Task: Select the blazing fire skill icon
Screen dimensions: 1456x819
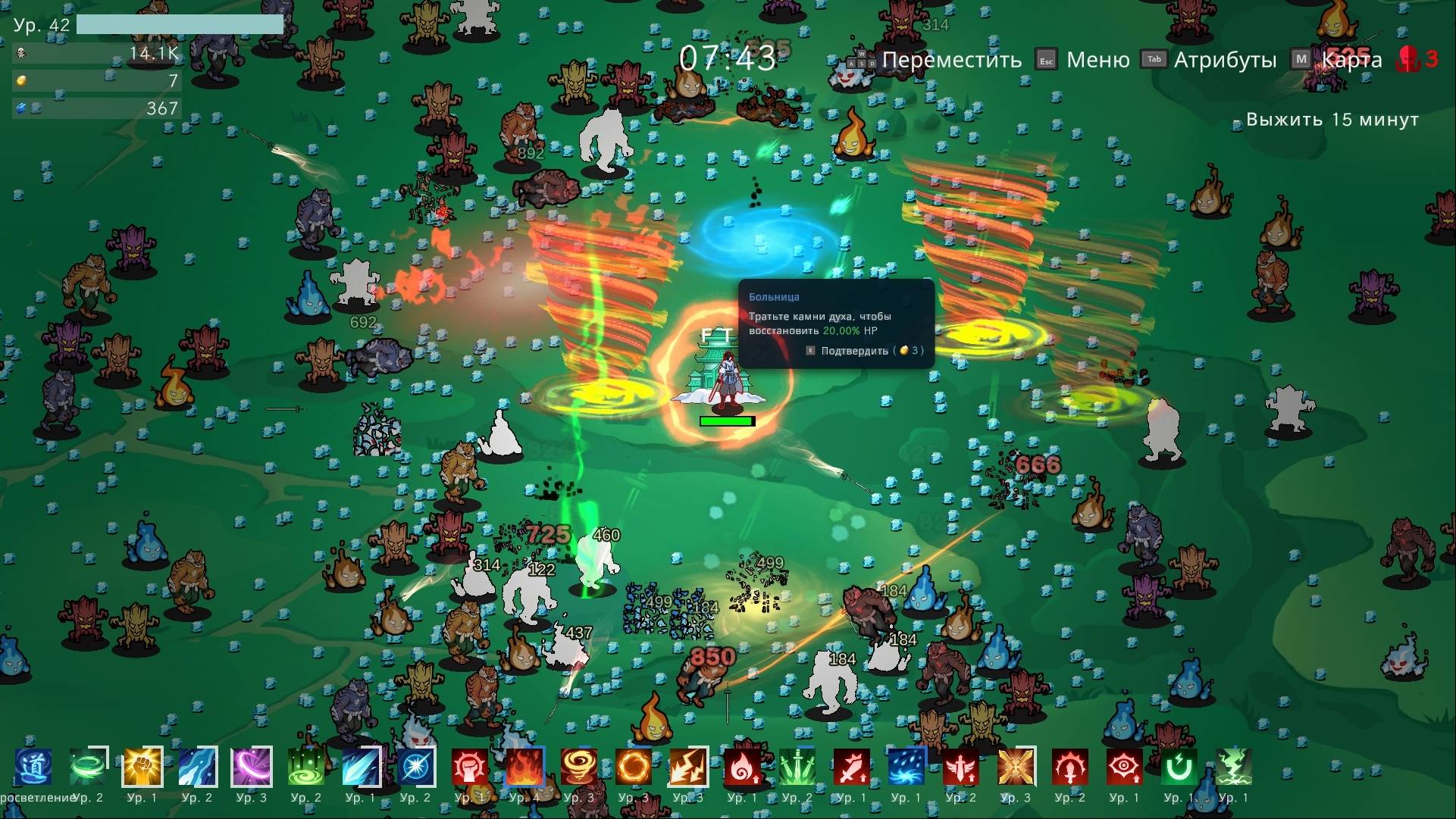Action: point(524,767)
